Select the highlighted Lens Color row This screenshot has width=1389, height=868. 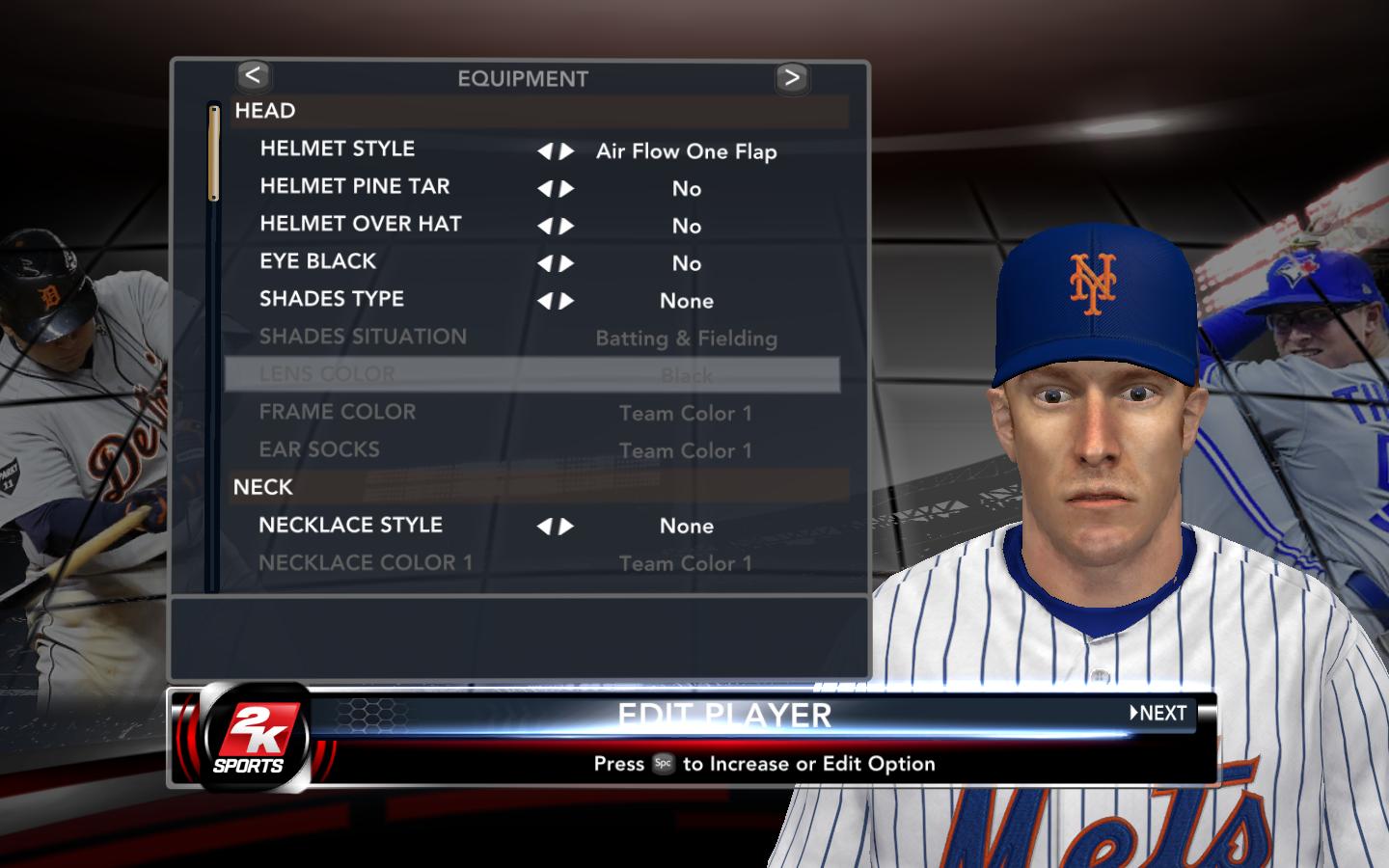pos(531,374)
